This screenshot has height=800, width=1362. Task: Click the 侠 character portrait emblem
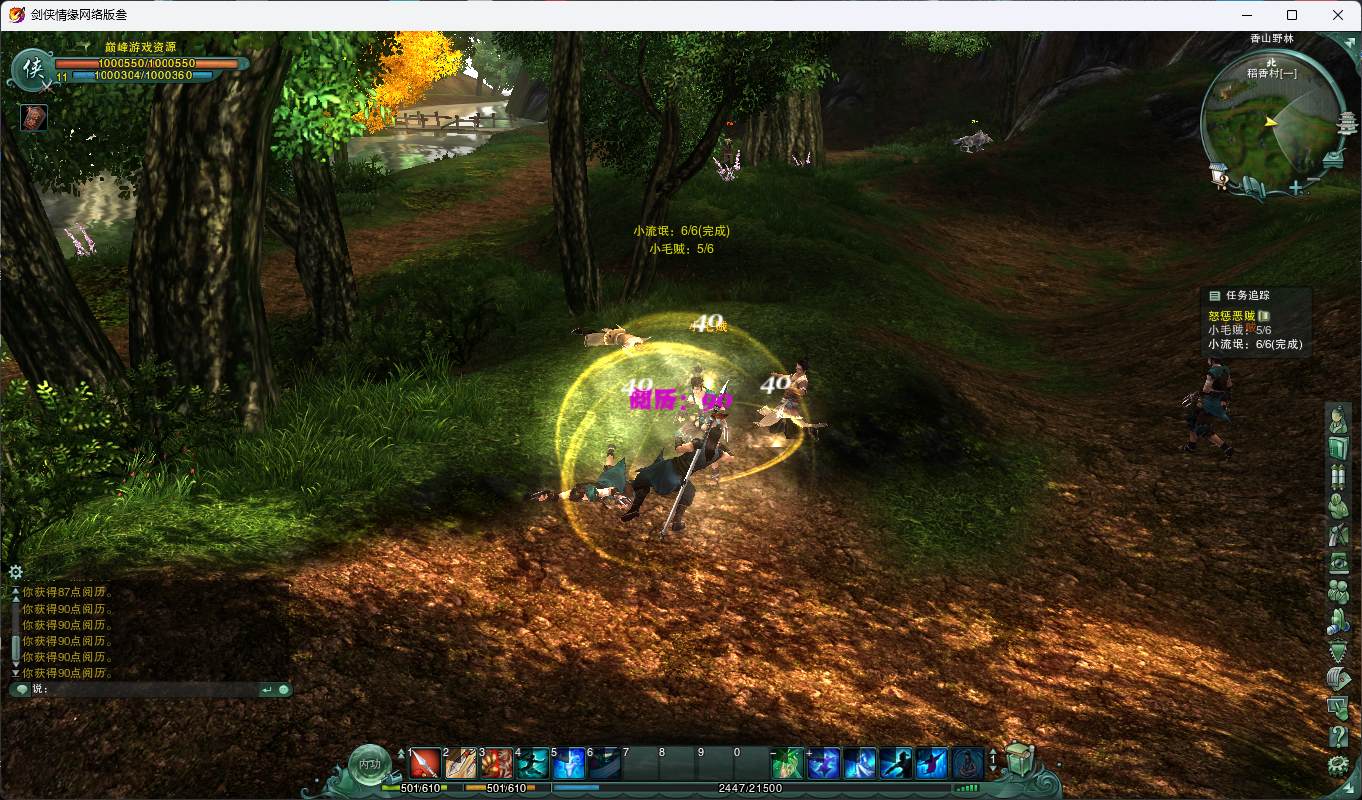point(33,68)
